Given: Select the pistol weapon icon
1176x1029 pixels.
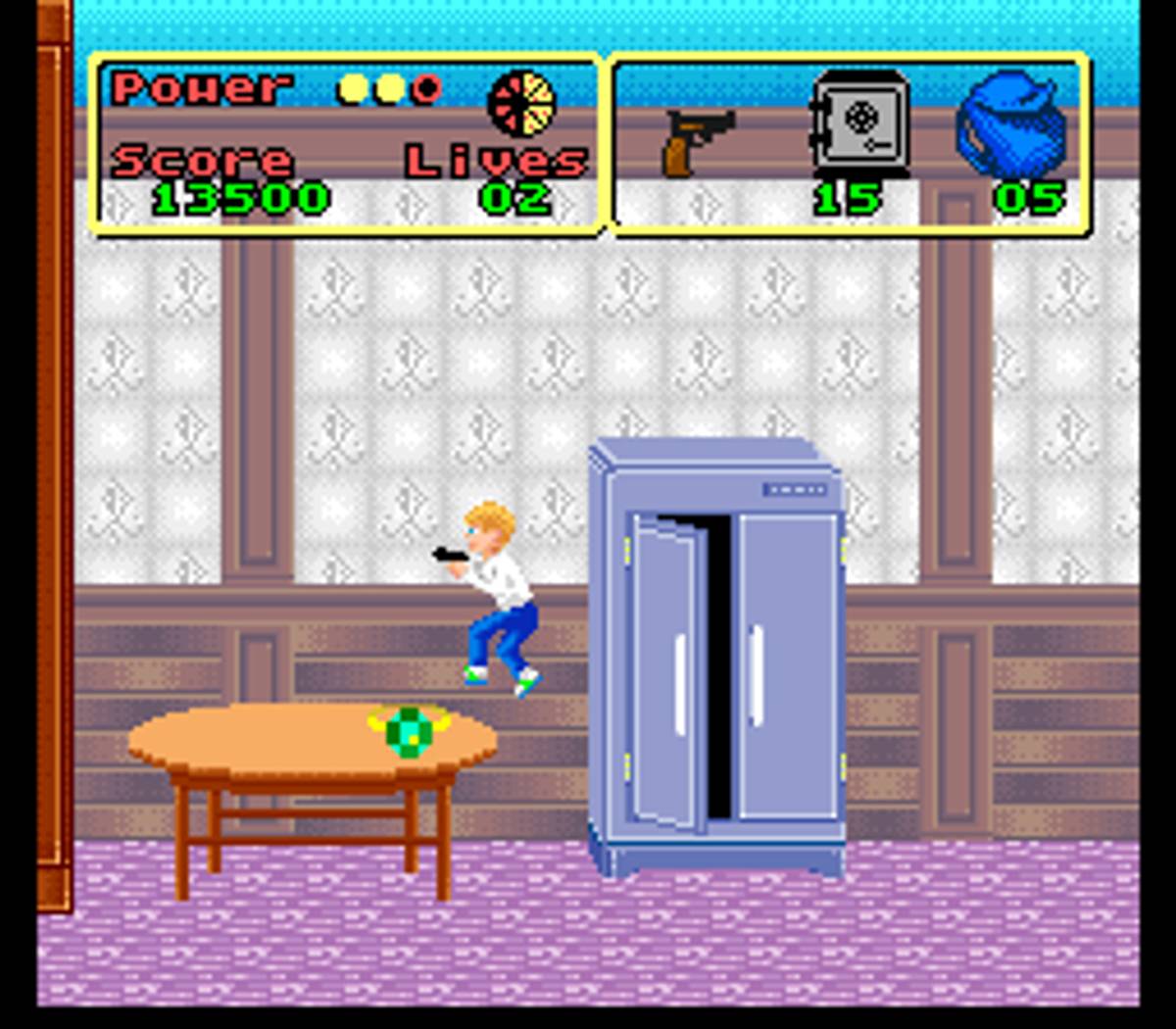Looking at the screenshot, I should [x=697, y=140].
